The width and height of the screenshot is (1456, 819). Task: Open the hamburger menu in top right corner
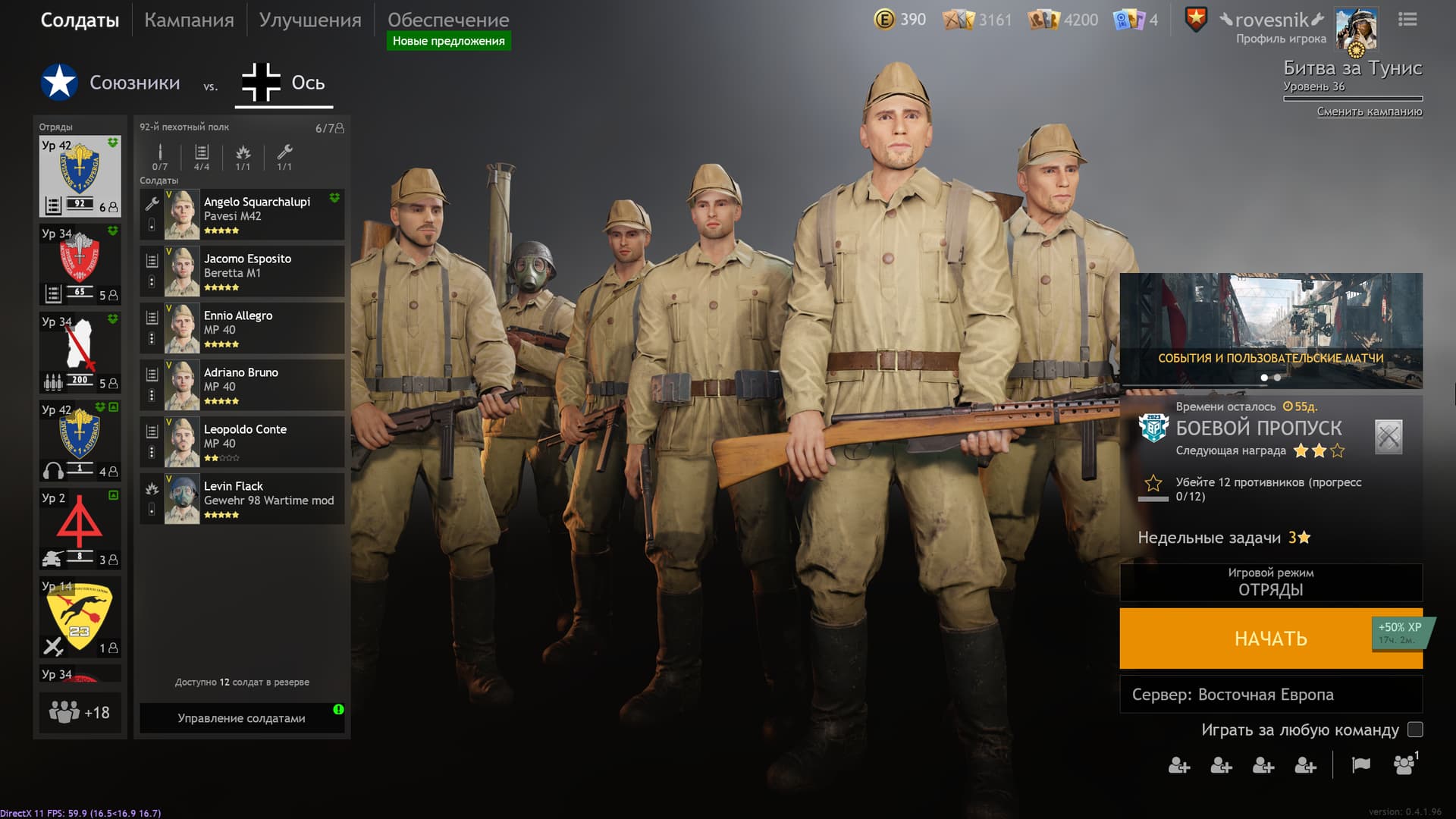[x=1408, y=20]
